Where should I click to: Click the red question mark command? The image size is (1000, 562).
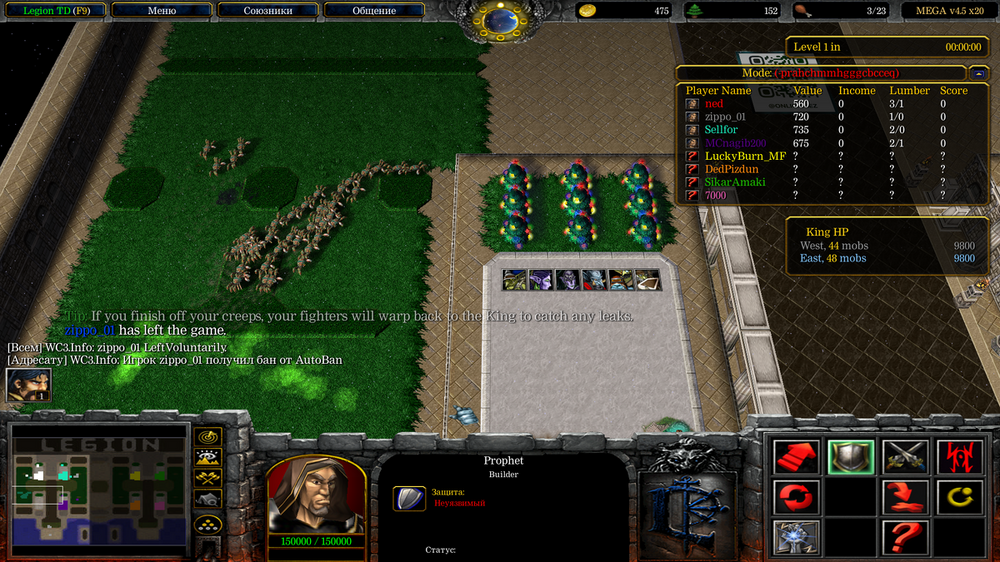pyautogui.click(x=905, y=537)
